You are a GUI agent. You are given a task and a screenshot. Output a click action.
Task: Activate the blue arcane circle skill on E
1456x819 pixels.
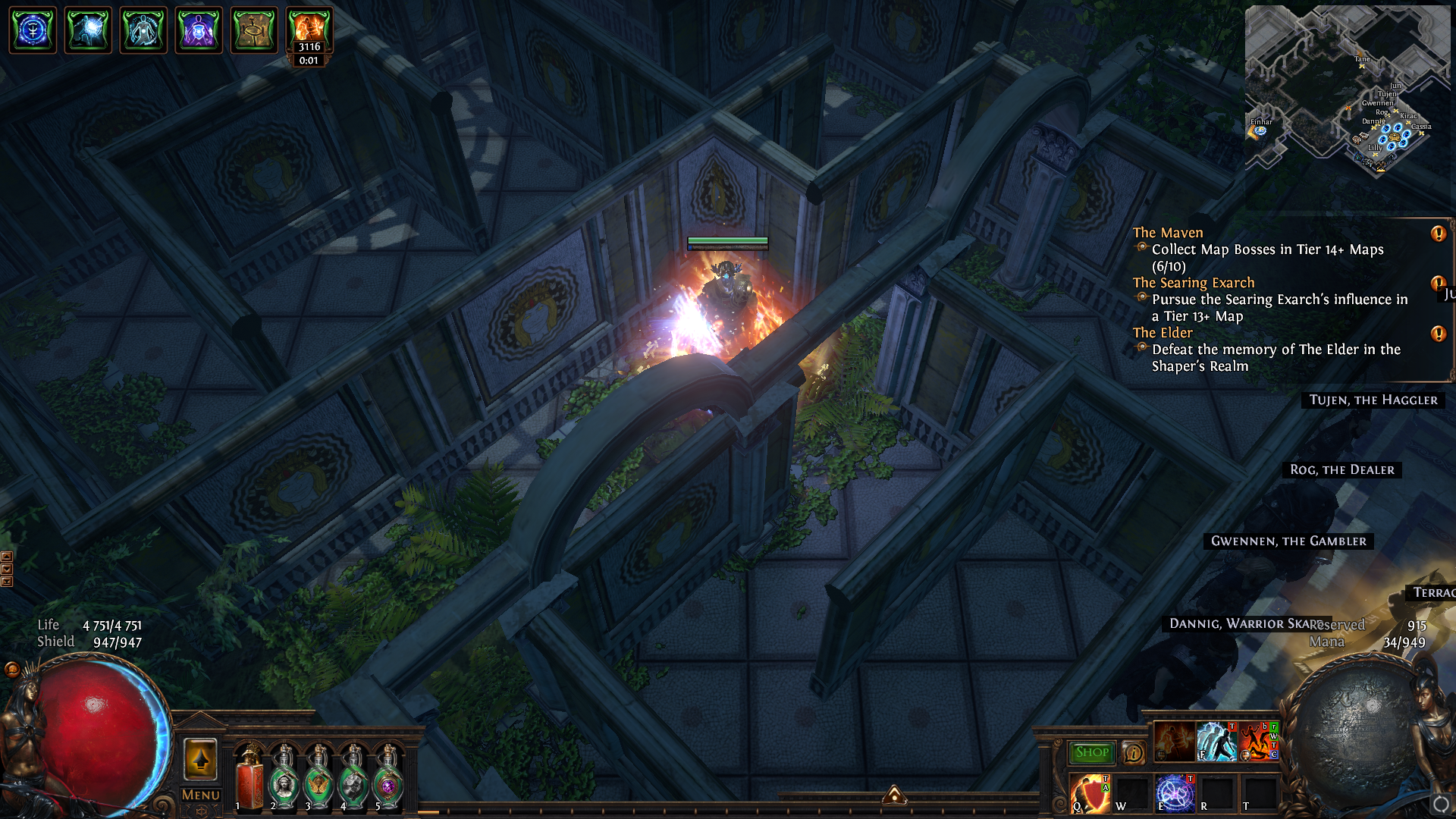pos(1175,793)
